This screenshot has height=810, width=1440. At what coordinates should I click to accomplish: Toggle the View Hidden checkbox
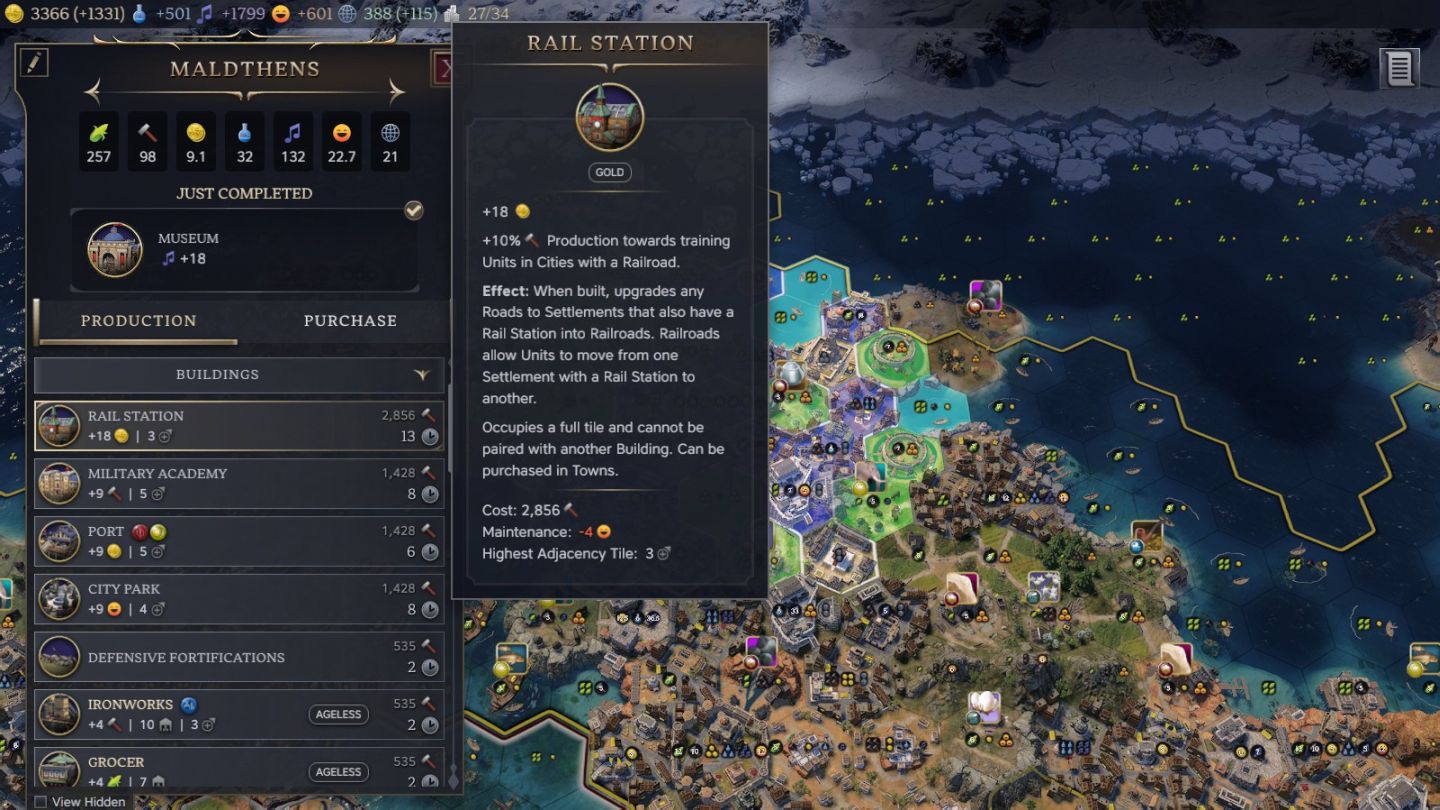41,801
